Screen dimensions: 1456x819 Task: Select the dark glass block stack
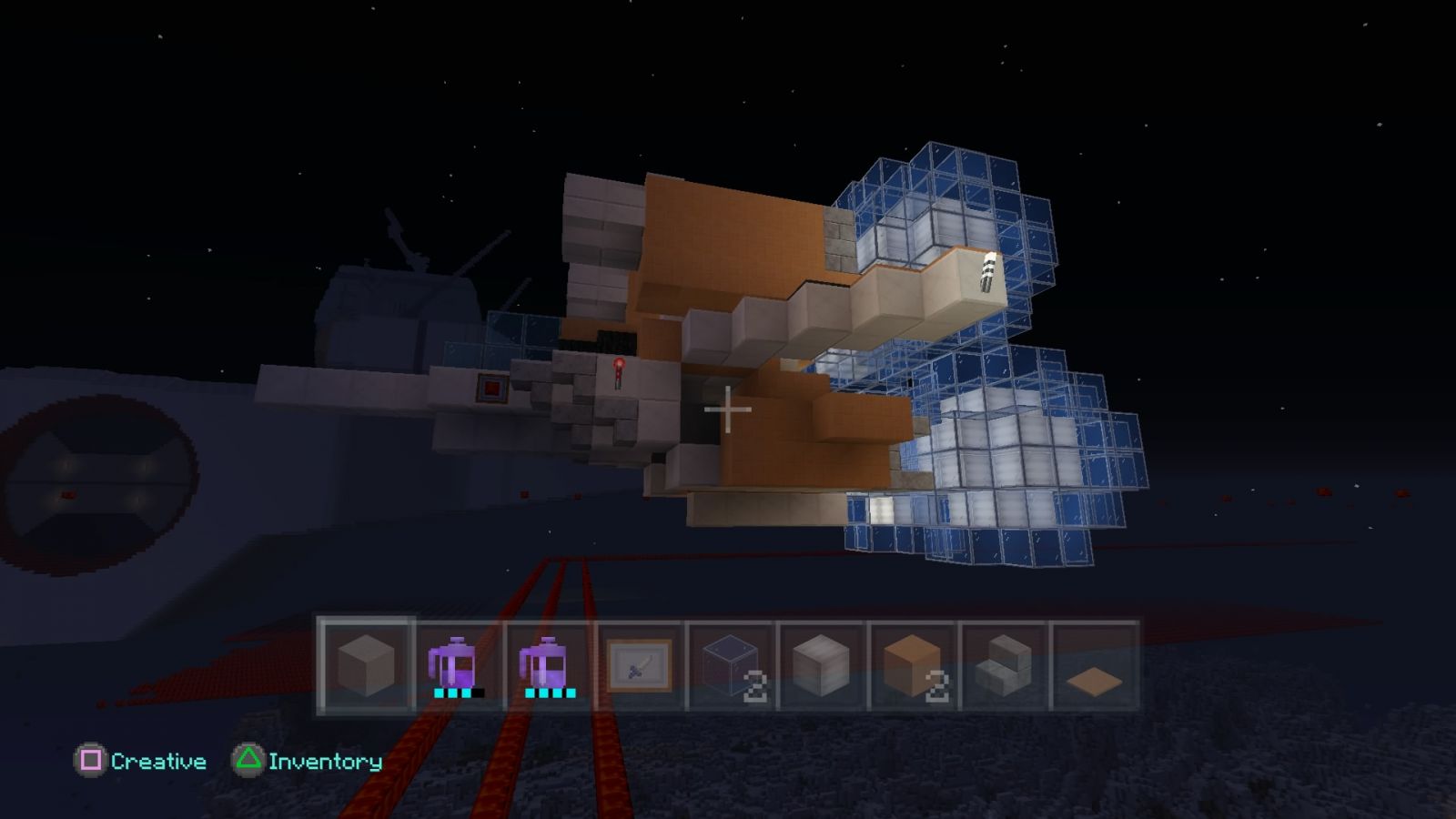click(x=730, y=665)
